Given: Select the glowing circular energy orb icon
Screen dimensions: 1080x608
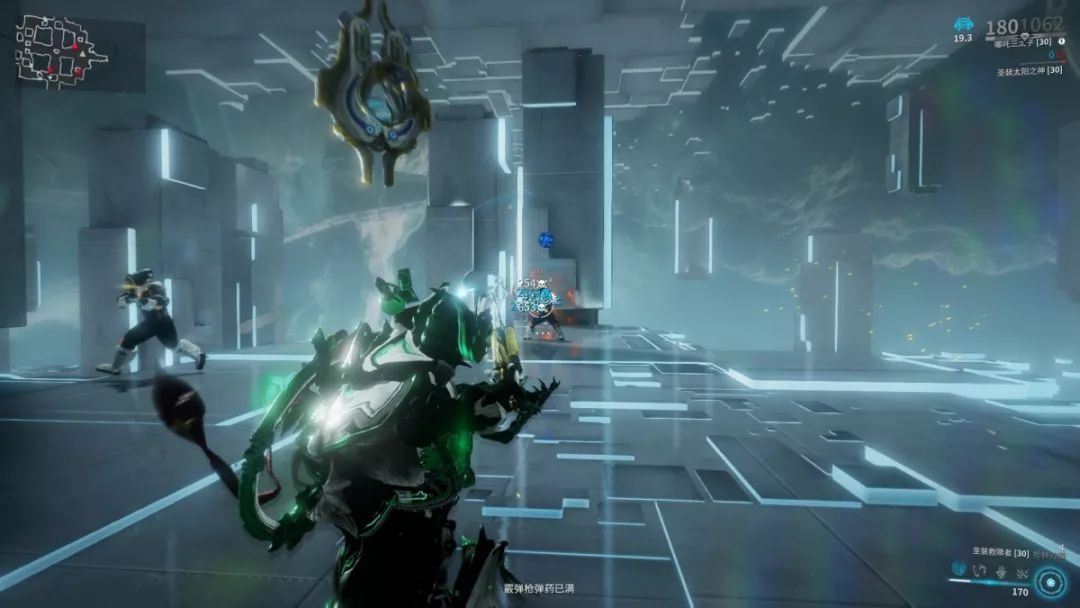Looking at the screenshot, I should pos(1050,581).
